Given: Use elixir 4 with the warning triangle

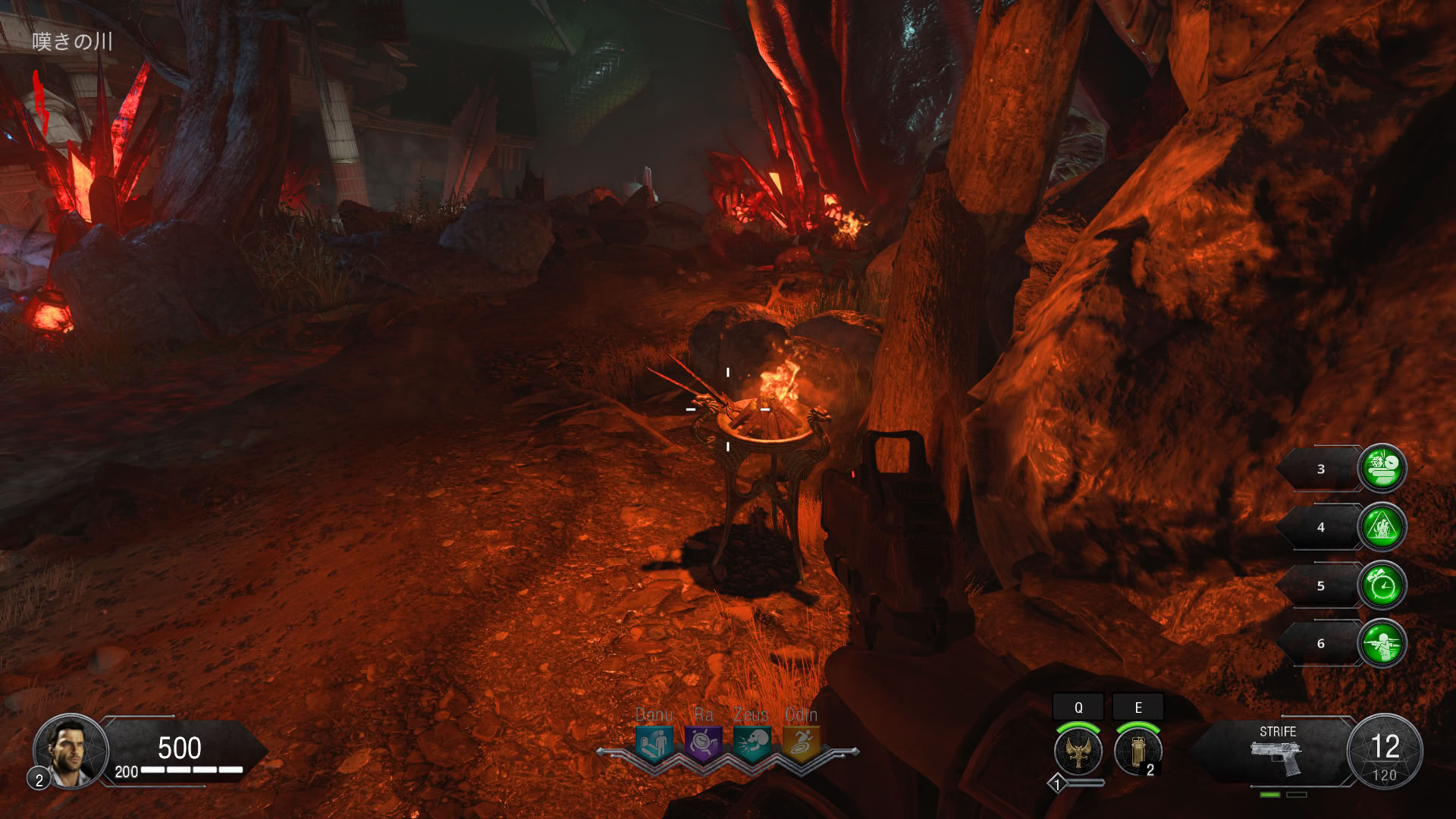Looking at the screenshot, I should (x=1382, y=527).
